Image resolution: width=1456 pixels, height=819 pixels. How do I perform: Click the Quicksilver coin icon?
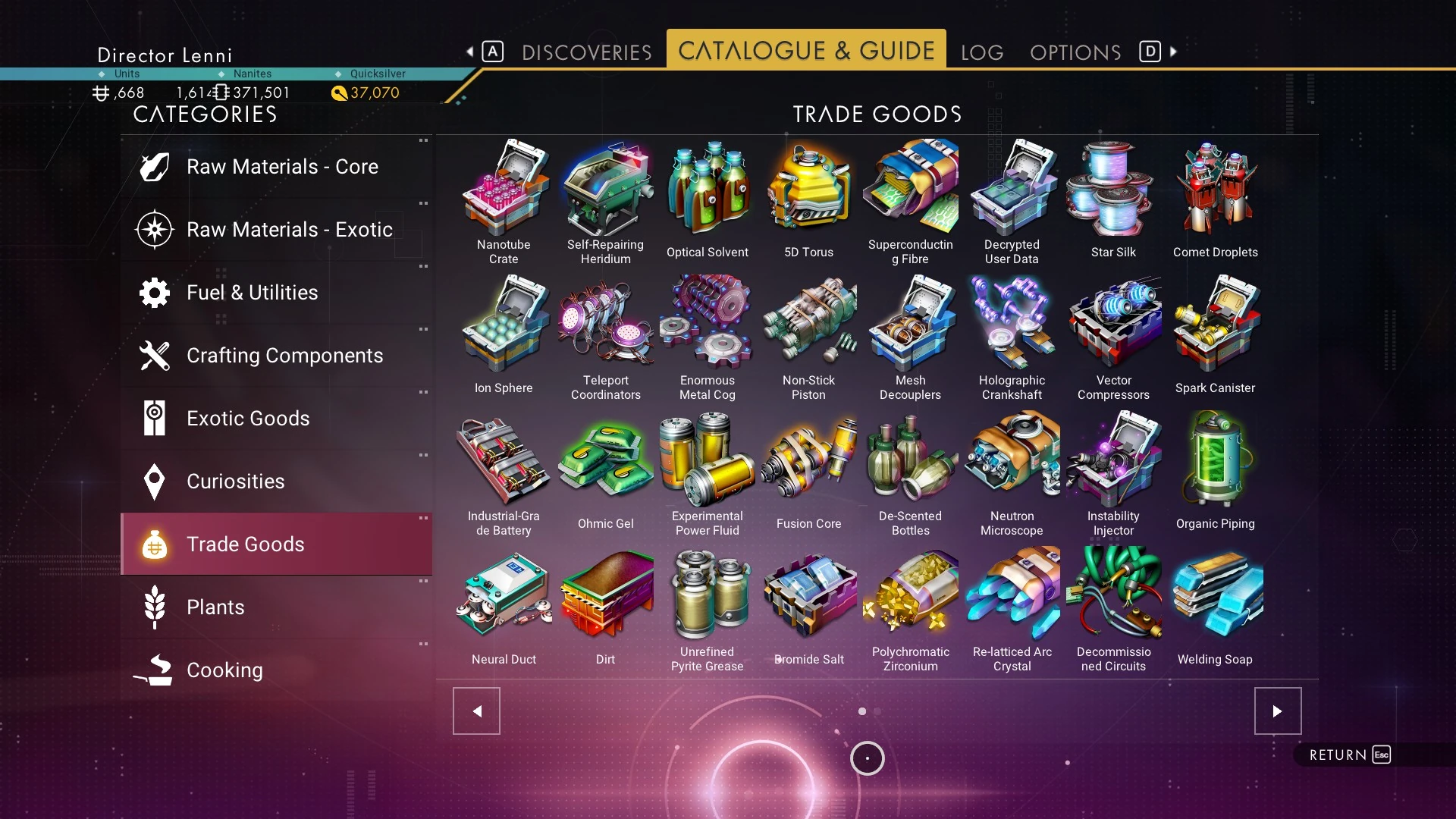340,93
